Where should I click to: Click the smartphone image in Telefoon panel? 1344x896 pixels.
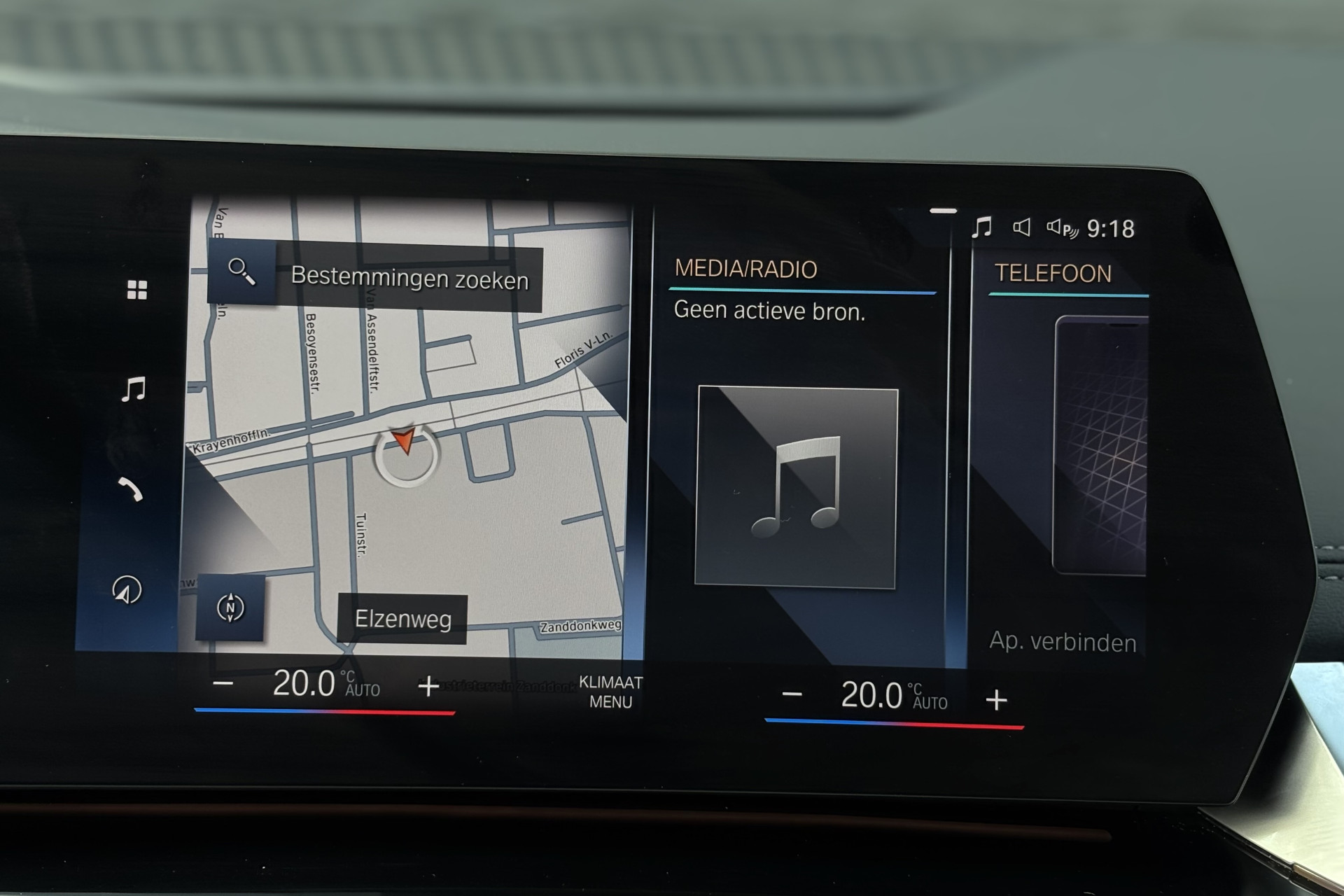1100,445
